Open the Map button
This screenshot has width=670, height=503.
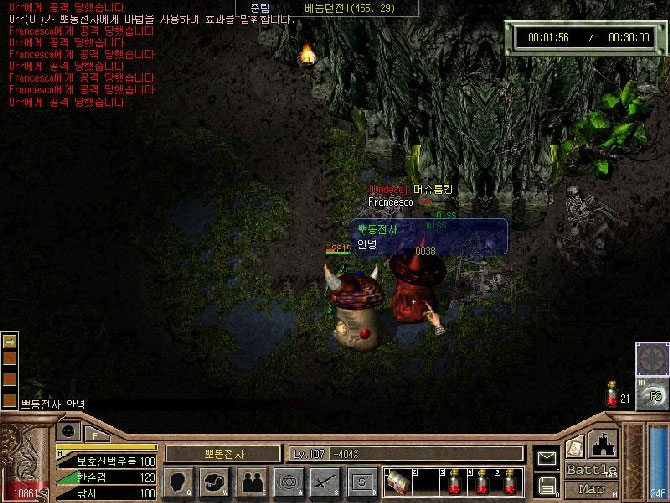tap(591, 489)
